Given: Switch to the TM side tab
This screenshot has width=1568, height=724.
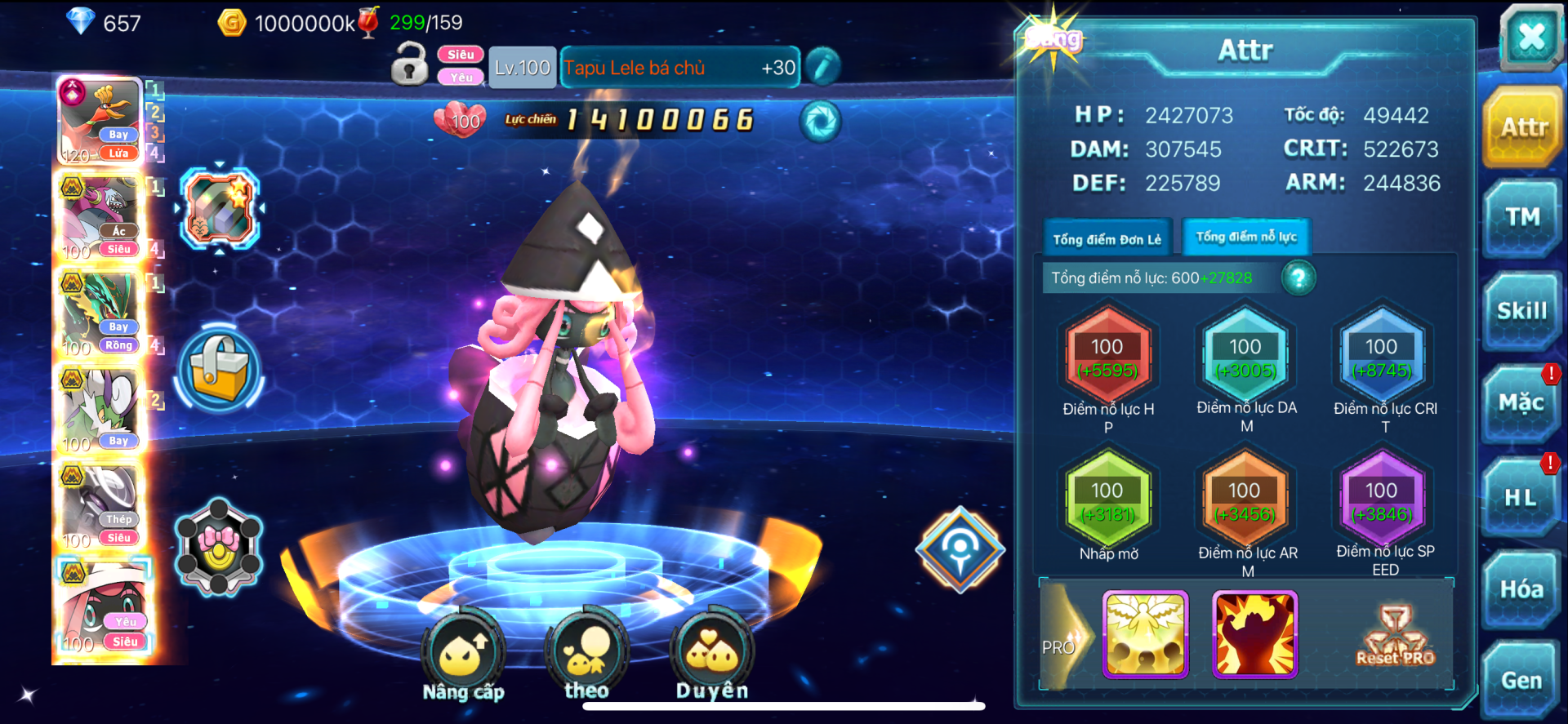Looking at the screenshot, I should pos(1522,217).
